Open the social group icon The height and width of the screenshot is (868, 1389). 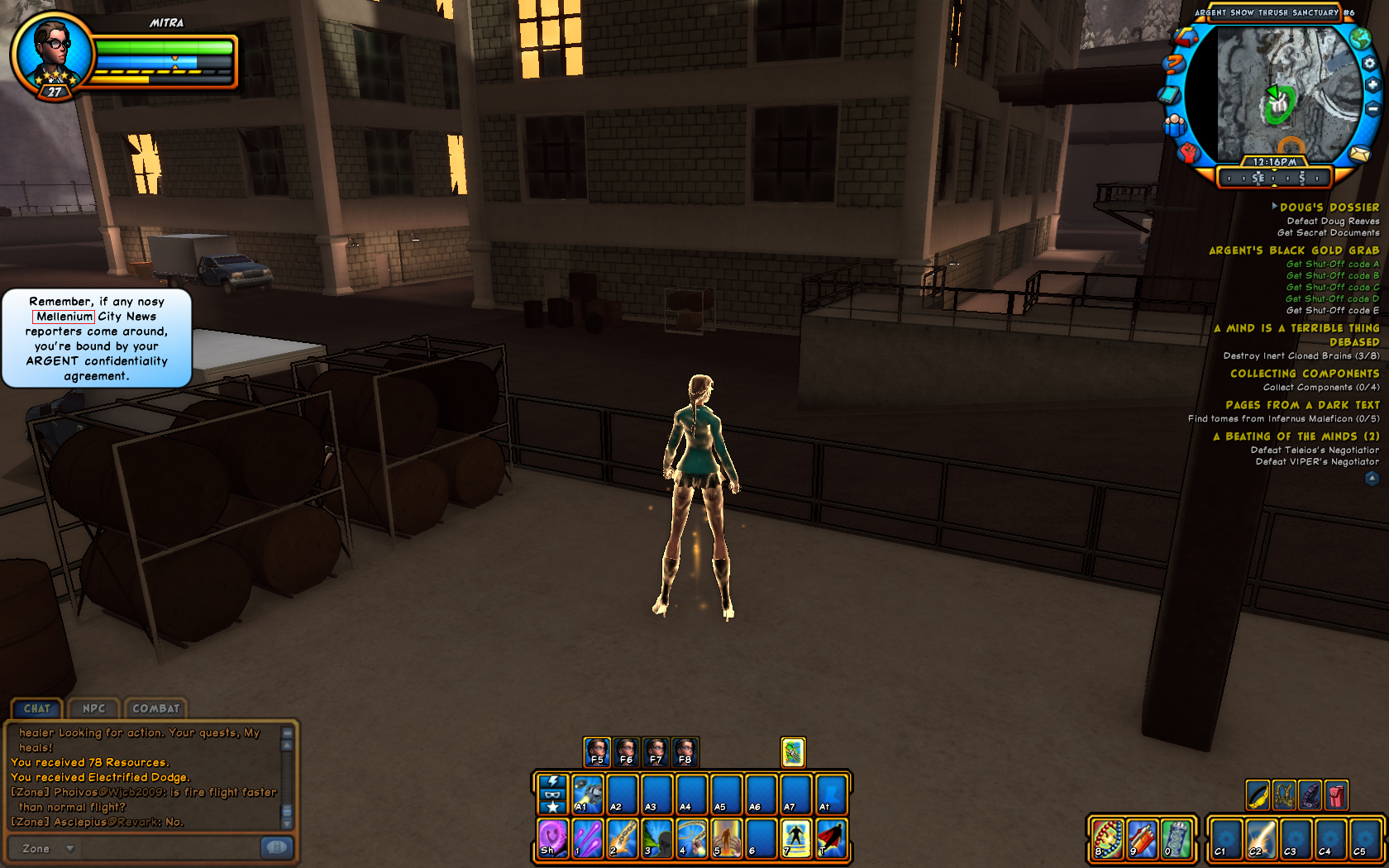(1175, 126)
